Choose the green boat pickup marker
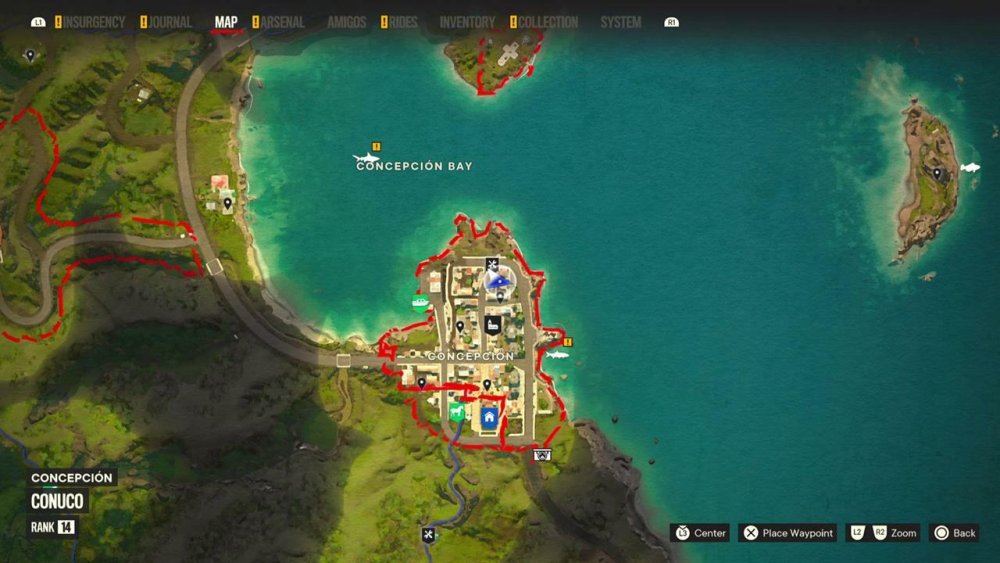Screen dimensions: 1000x563 420,302
